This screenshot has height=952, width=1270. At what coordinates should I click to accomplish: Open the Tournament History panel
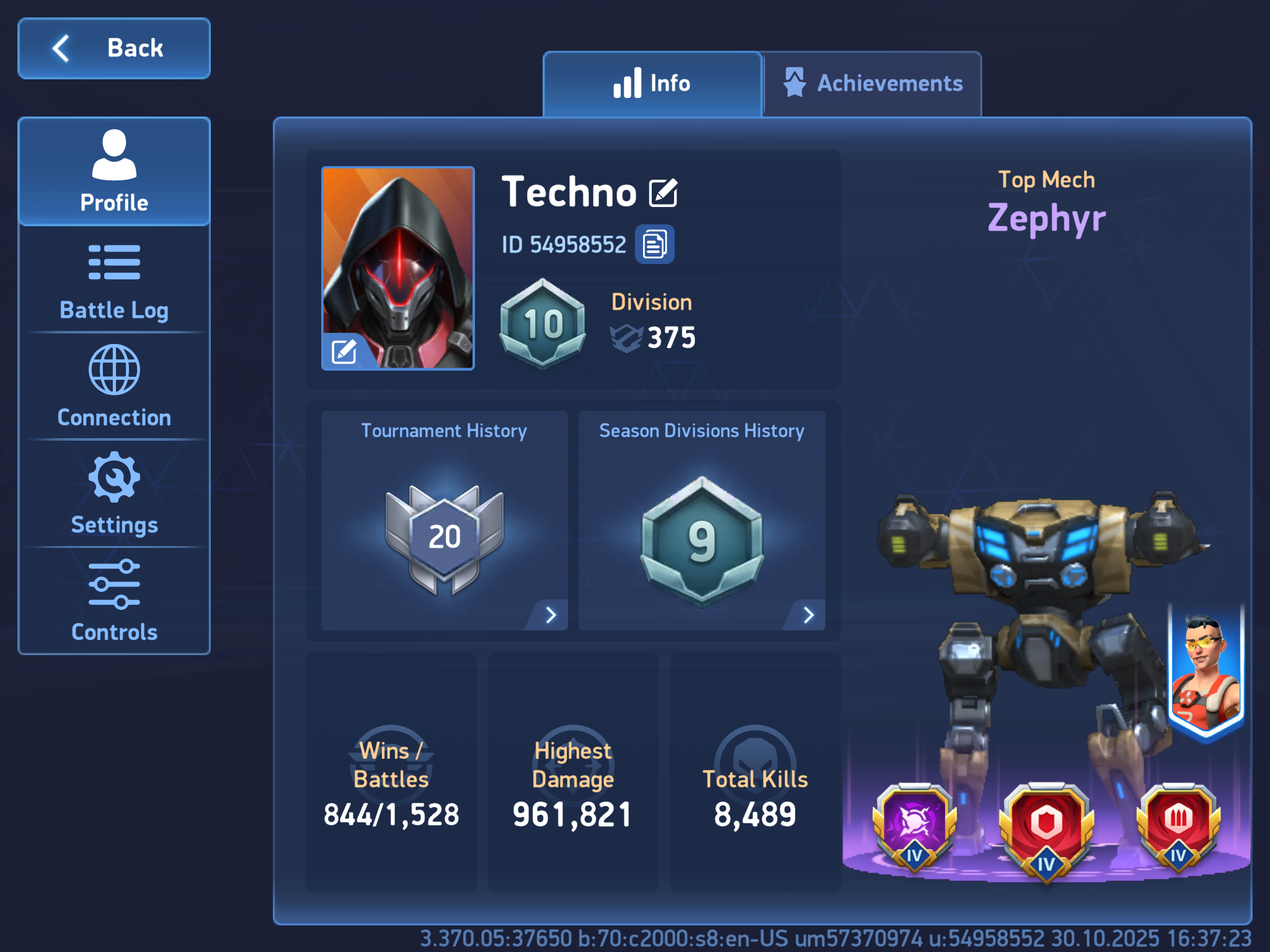[444, 521]
